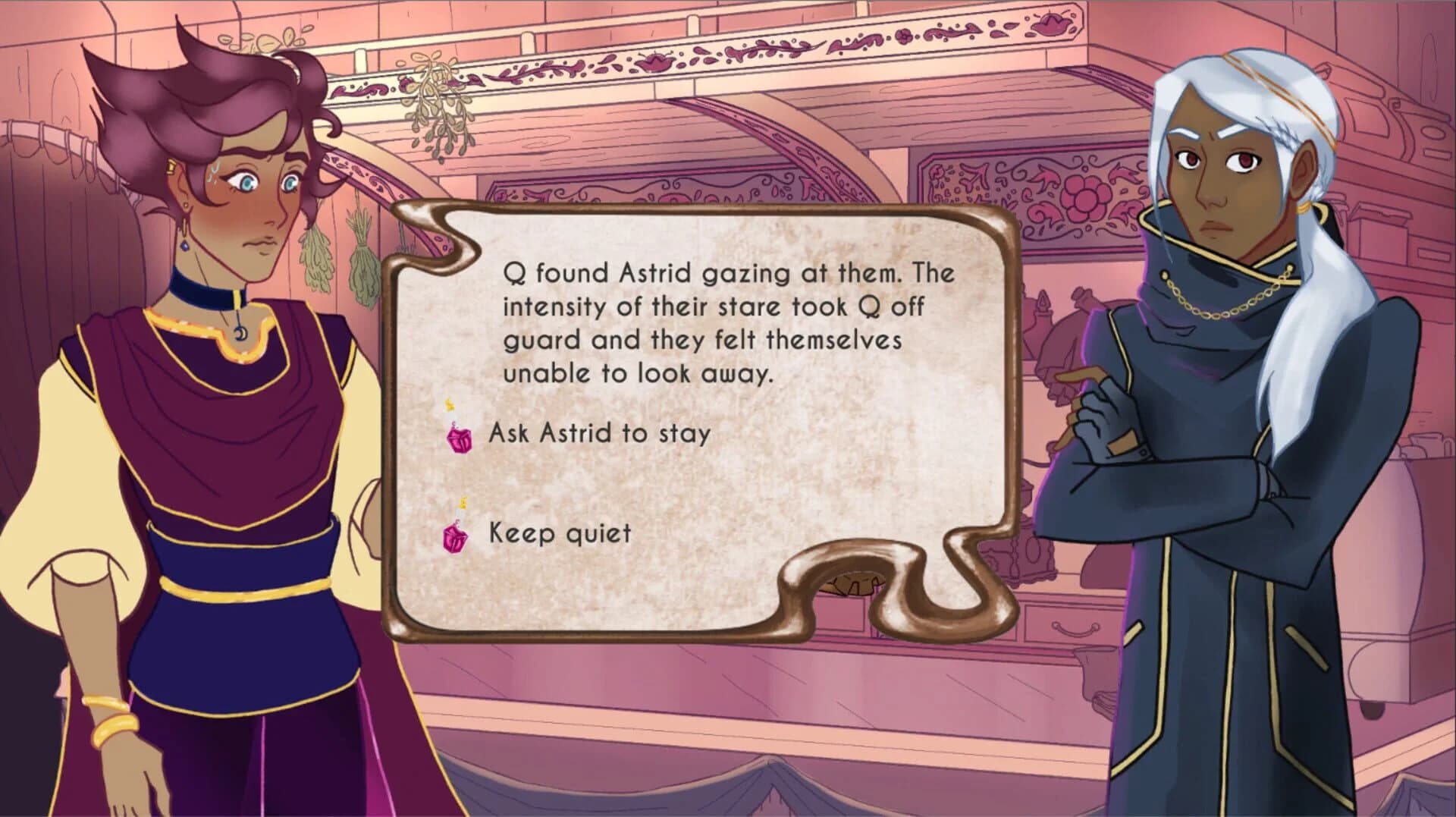Select the choice "Ask Astrid to stay"

599,433
